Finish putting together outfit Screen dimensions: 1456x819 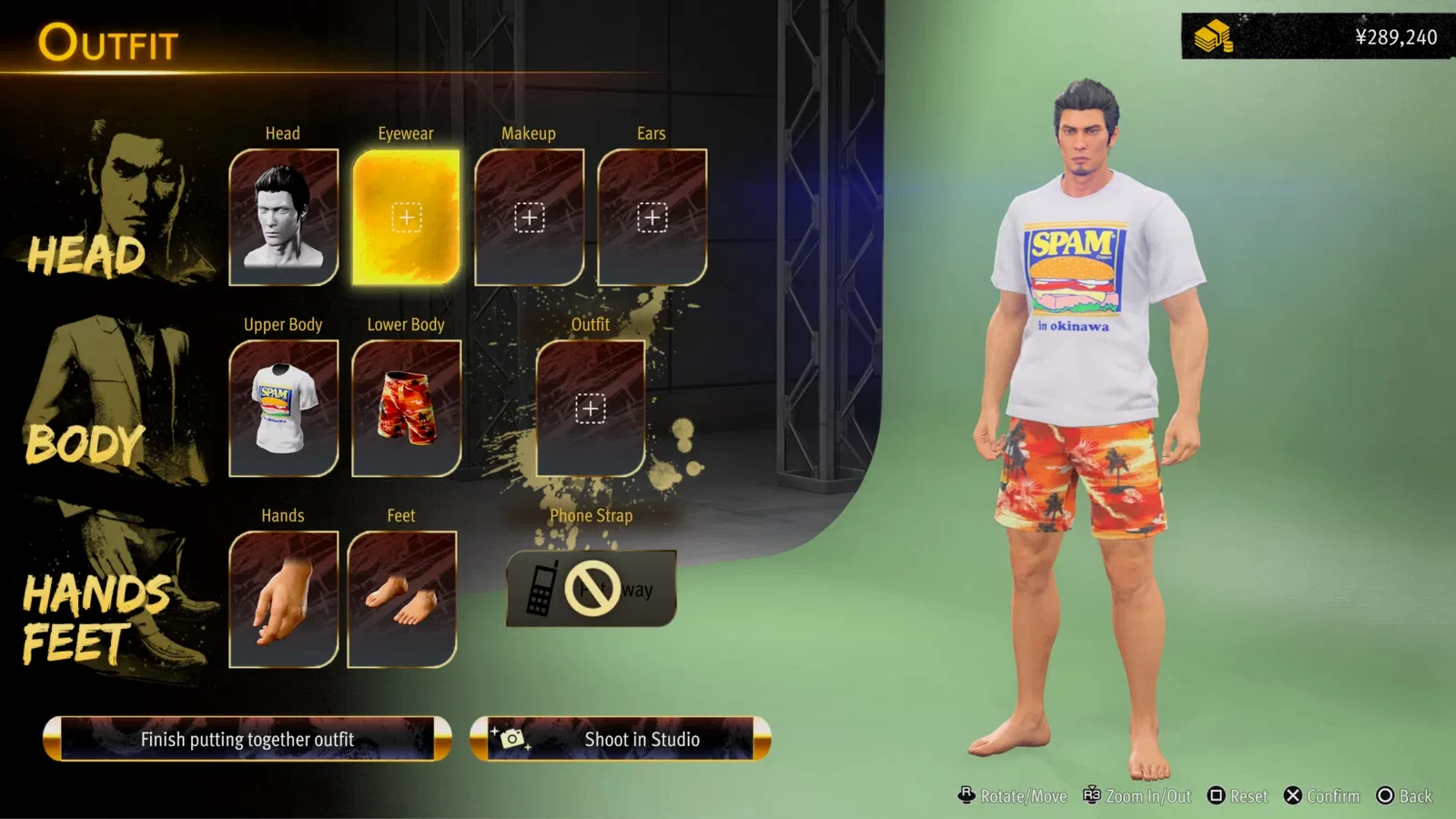coord(248,739)
